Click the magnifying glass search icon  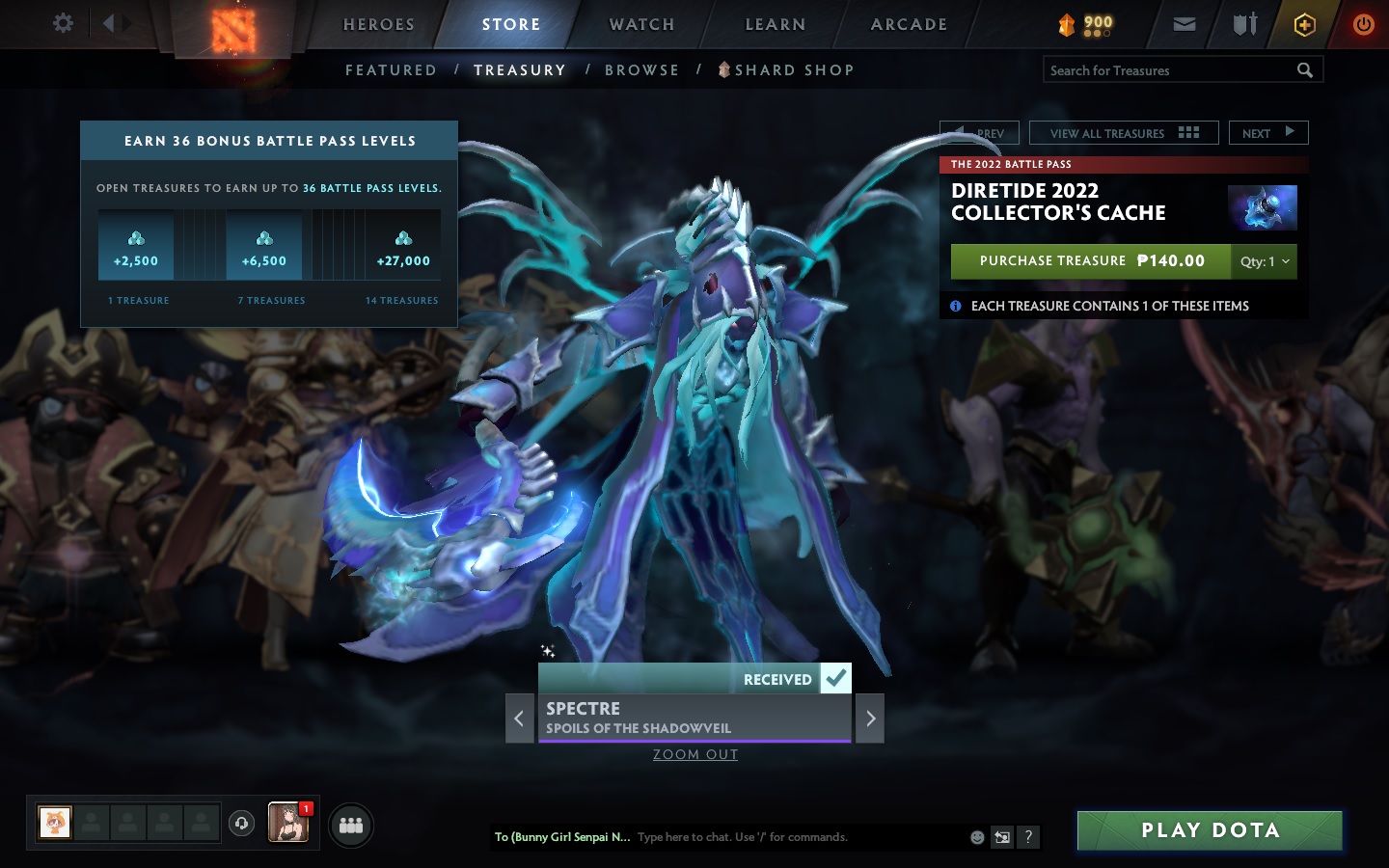(x=1305, y=69)
